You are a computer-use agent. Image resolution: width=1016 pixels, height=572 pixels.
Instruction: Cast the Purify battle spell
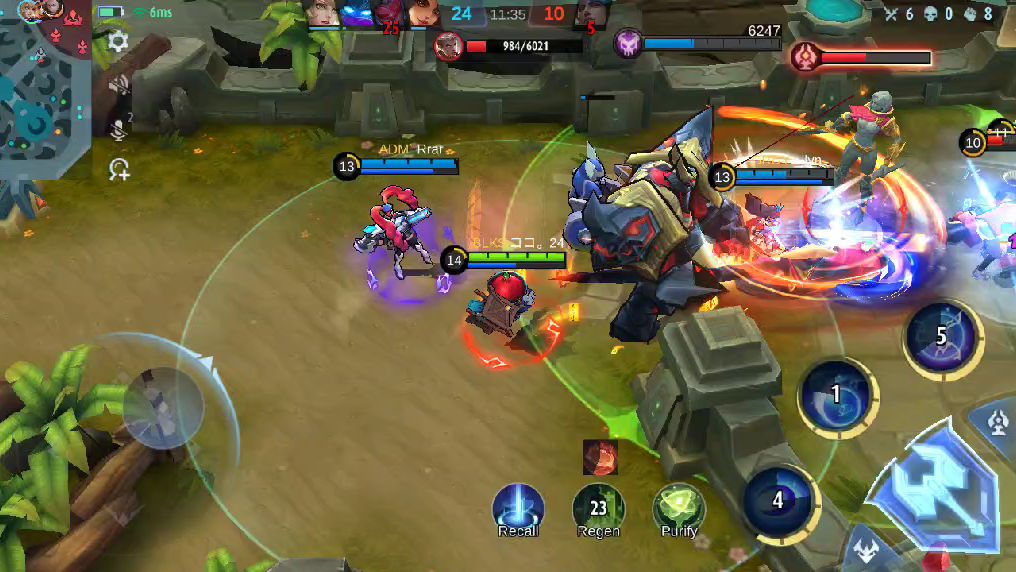(x=678, y=508)
